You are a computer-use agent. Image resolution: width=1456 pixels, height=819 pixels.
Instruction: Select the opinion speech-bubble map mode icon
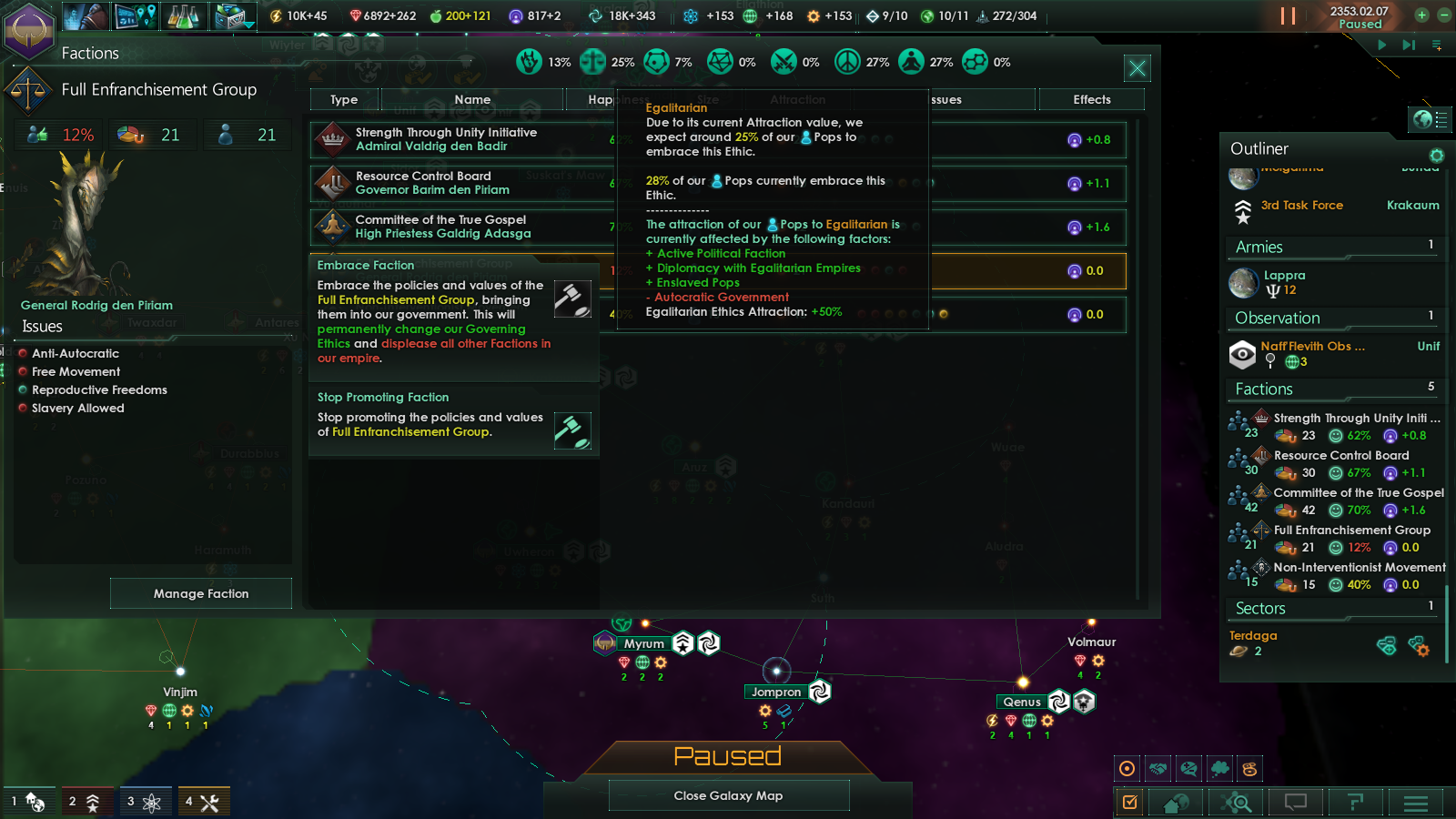pos(1188,767)
